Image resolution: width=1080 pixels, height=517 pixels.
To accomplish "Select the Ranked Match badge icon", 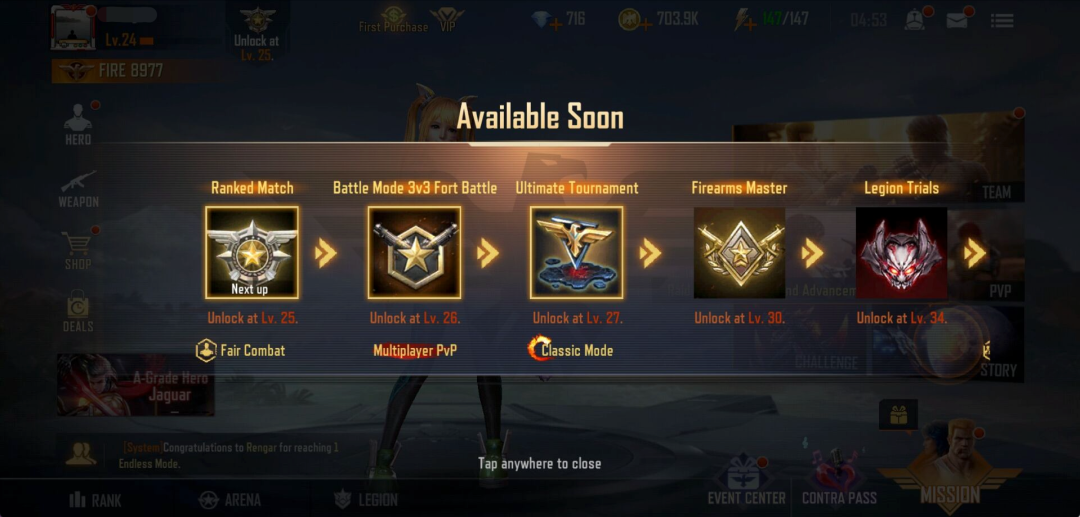I will 252,252.
